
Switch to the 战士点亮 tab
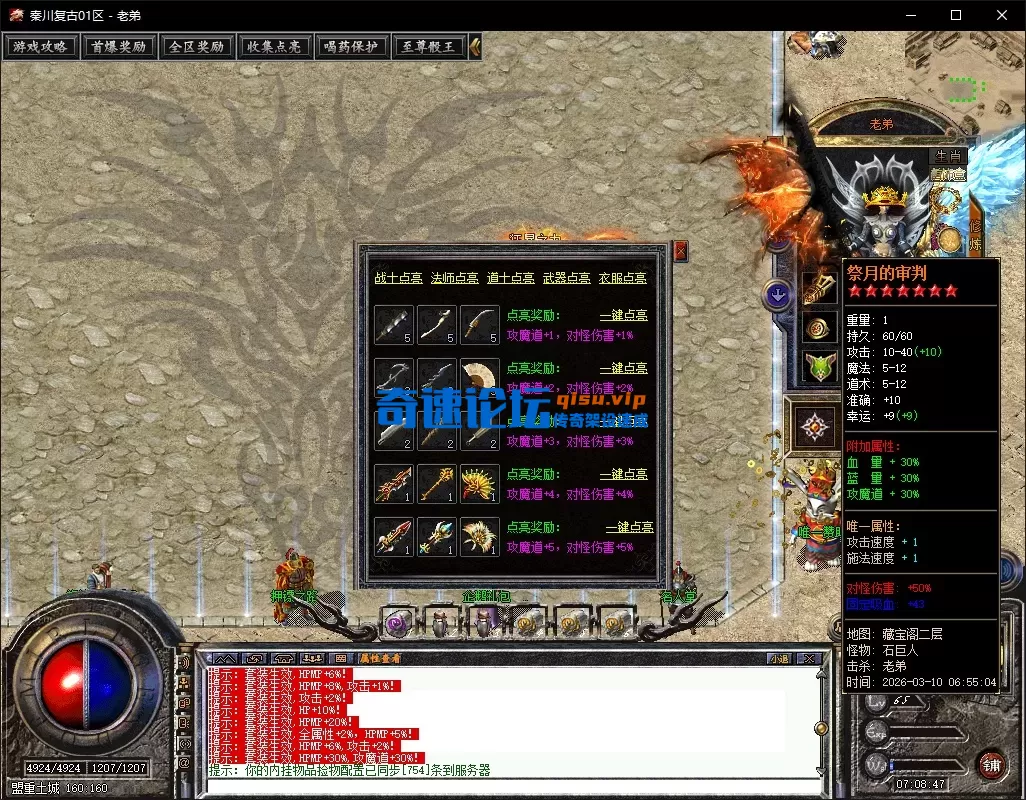pos(398,278)
